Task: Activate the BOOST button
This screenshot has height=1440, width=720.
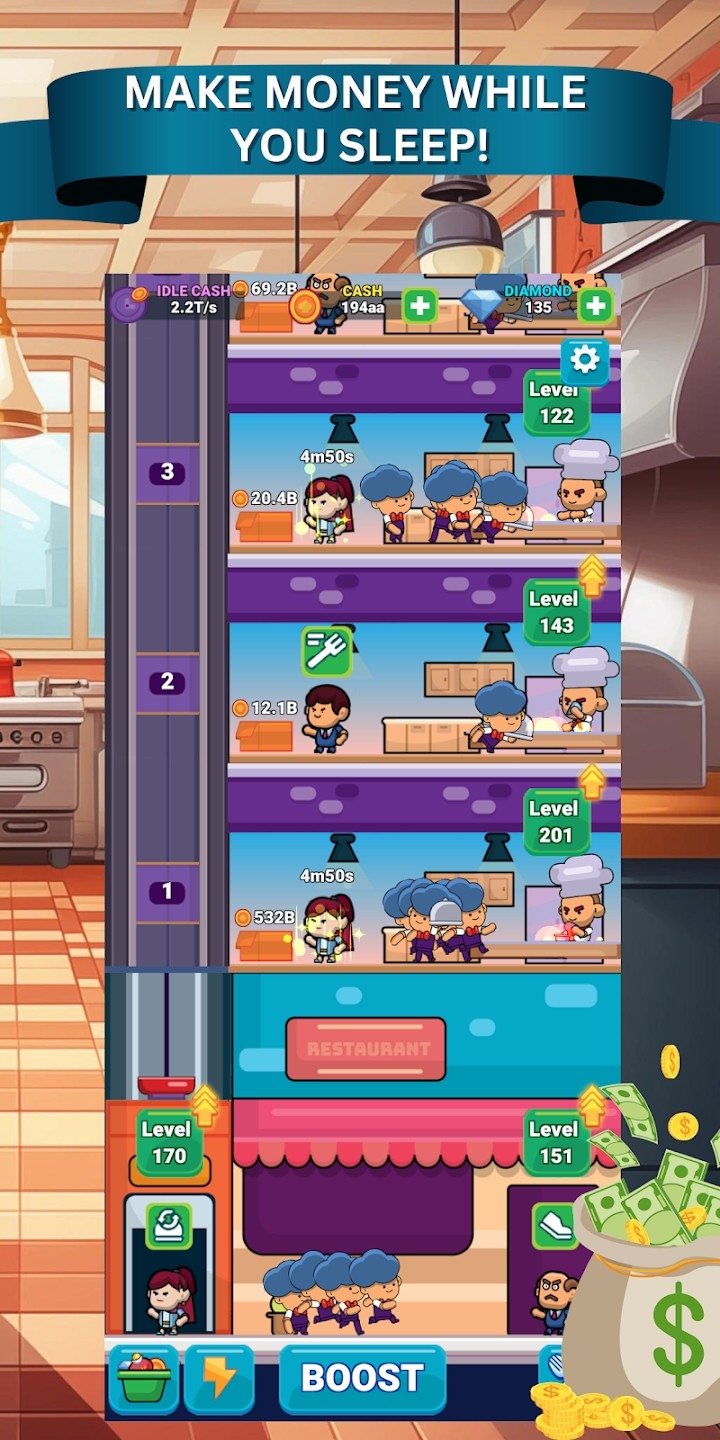Action: point(362,1378)
